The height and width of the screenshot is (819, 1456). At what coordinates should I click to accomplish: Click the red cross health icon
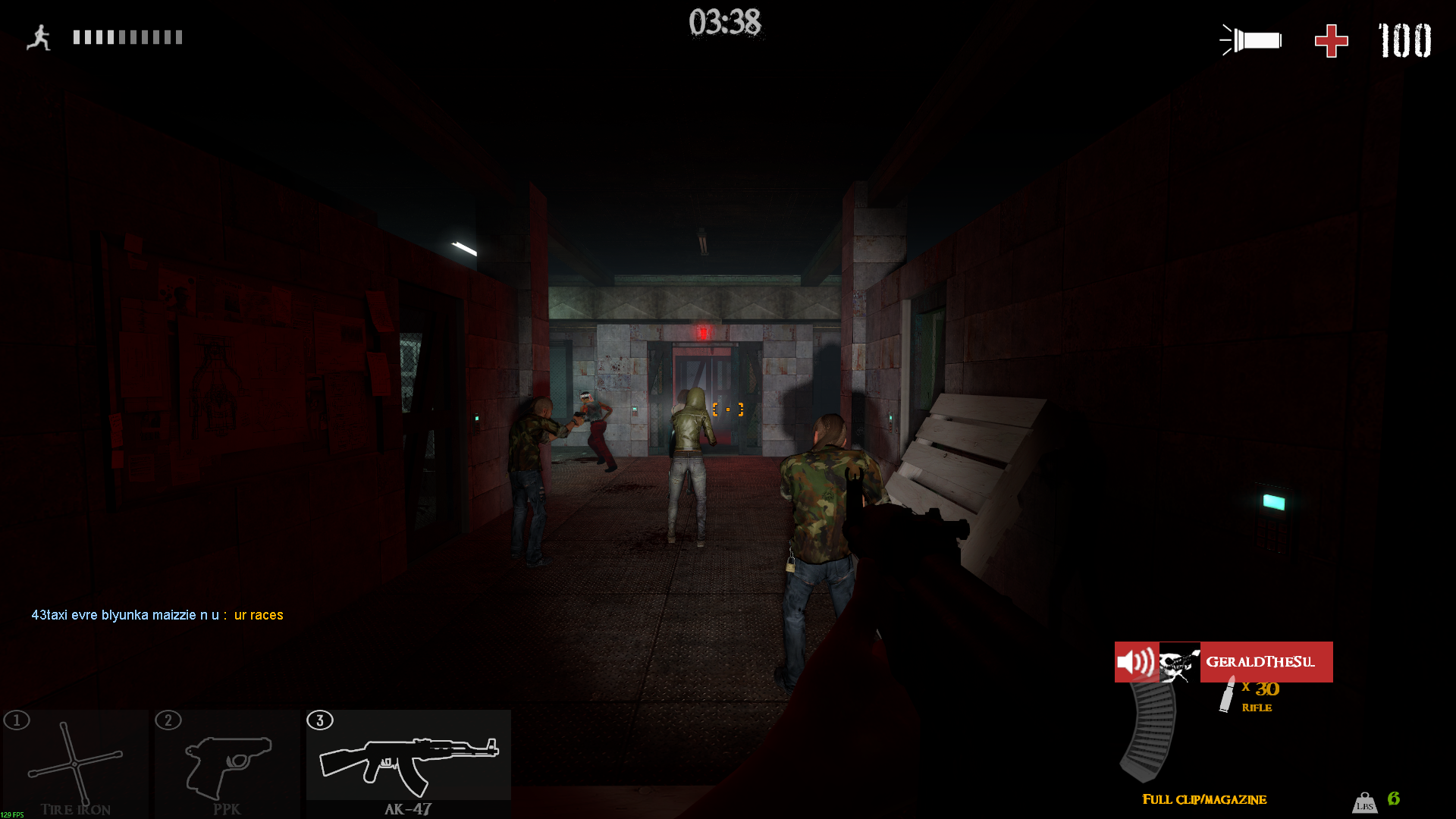pyautogui.click(x=1331, y=41)
